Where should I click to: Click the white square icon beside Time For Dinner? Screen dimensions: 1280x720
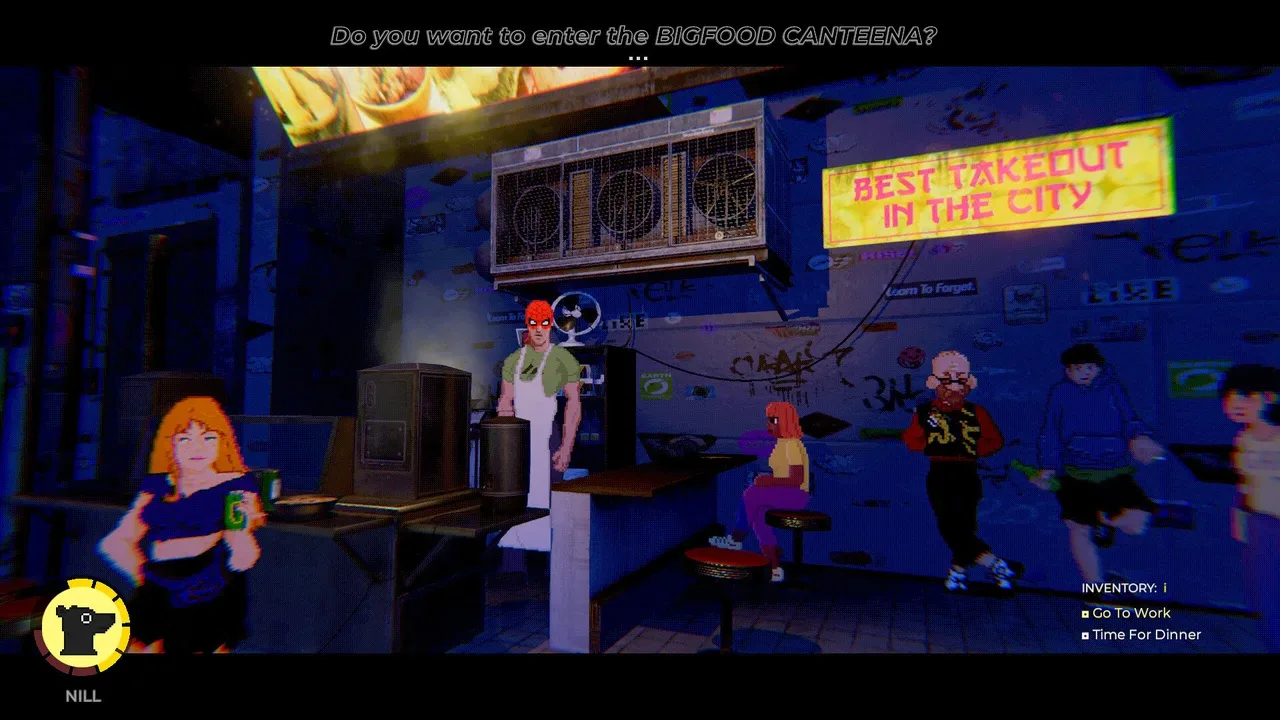point(1084,635)
